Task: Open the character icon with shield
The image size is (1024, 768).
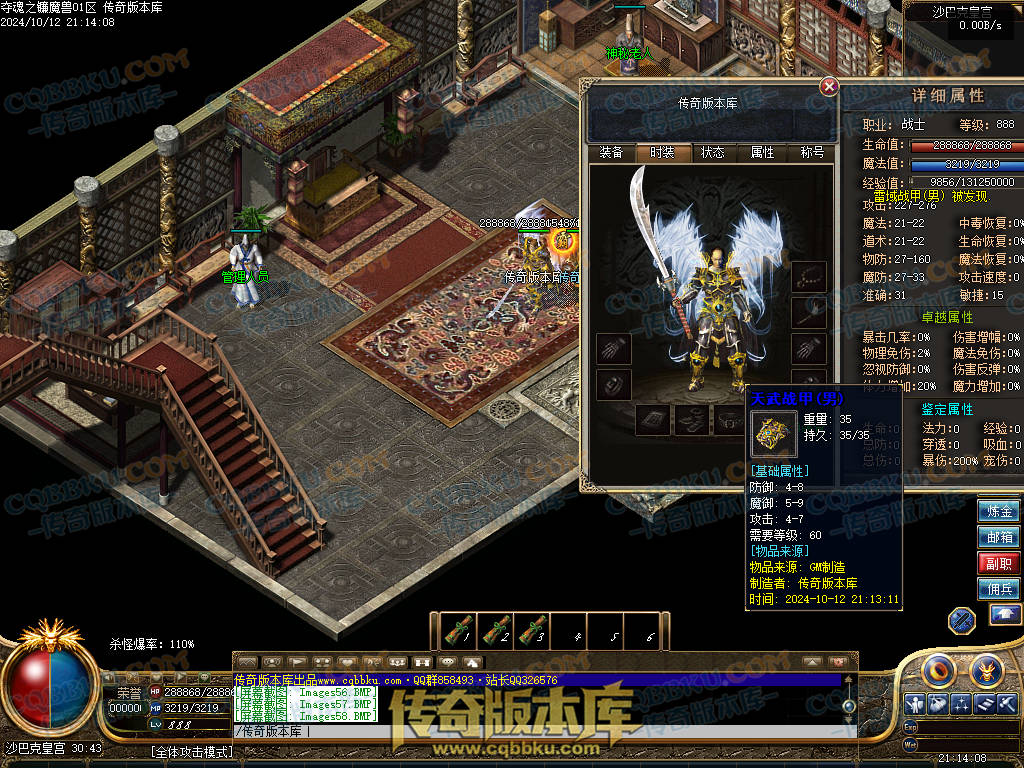Action: (x=914, y=704)
